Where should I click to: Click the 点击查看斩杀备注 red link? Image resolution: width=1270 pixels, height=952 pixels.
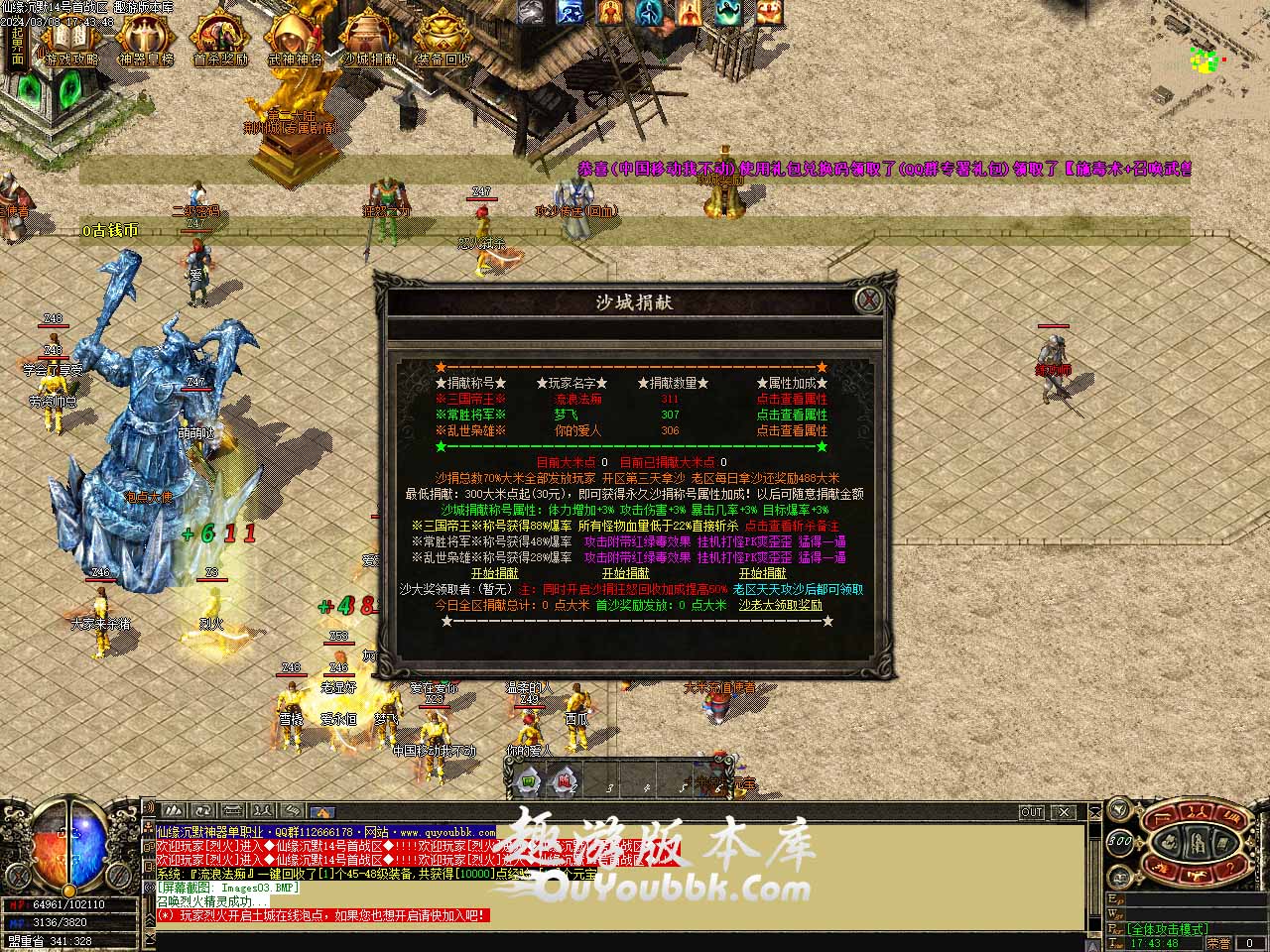click(792, 526)
